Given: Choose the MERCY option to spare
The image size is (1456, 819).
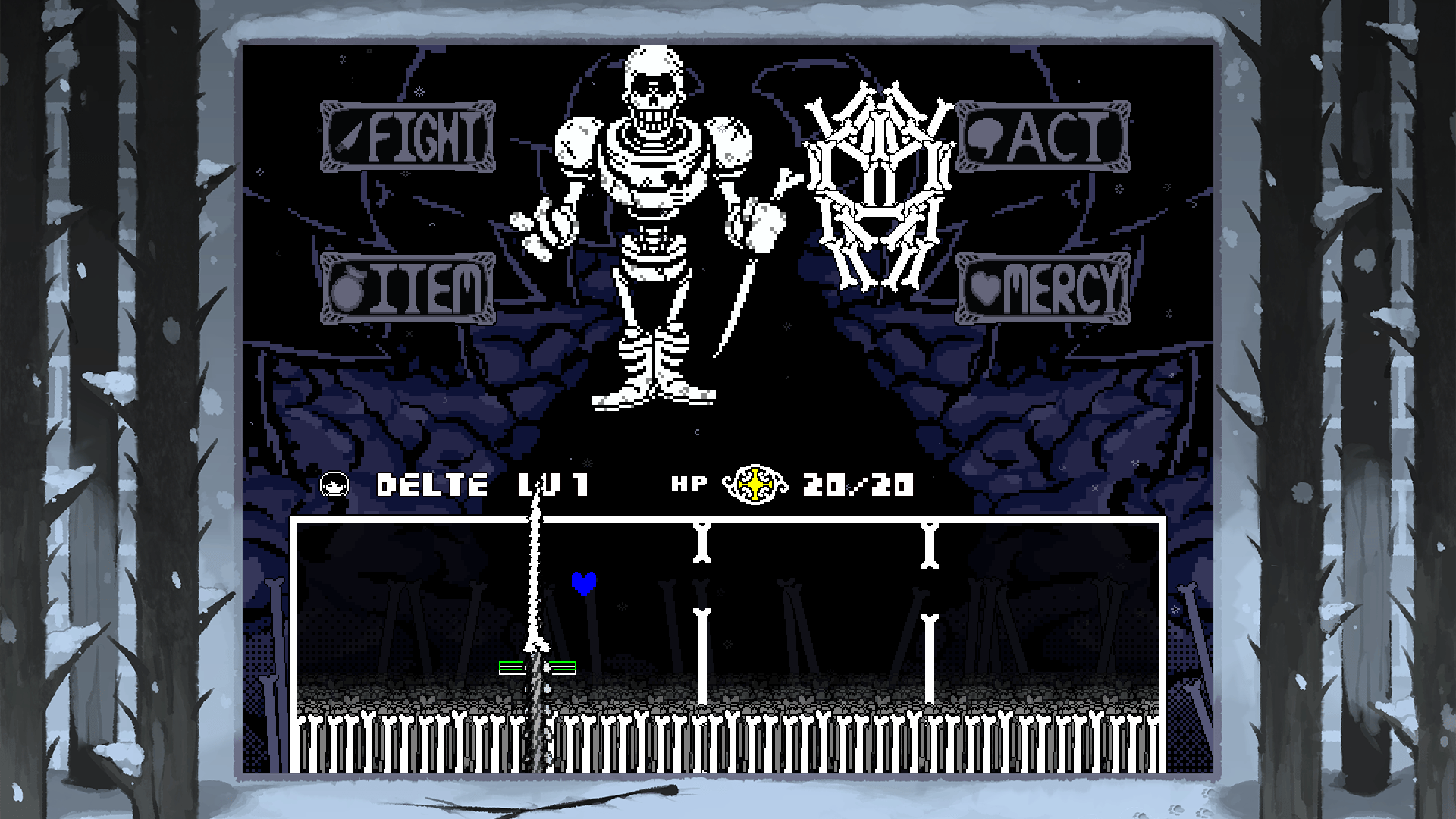Looking at the screenshot, I should [1046, 287].
